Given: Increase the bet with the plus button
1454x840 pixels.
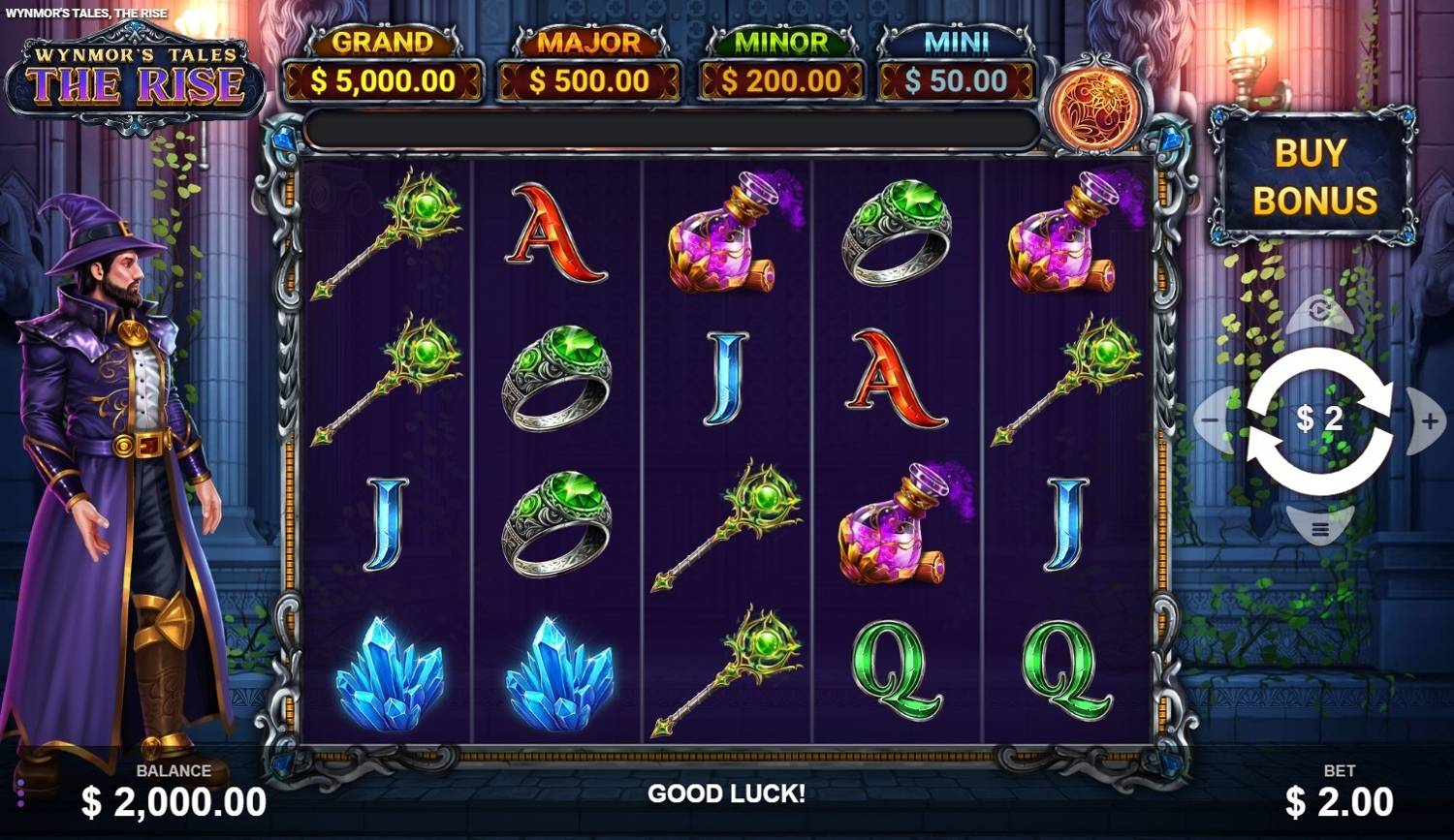Looking at the screenshot, I should pyautogui.click(x=1429, y=420).
